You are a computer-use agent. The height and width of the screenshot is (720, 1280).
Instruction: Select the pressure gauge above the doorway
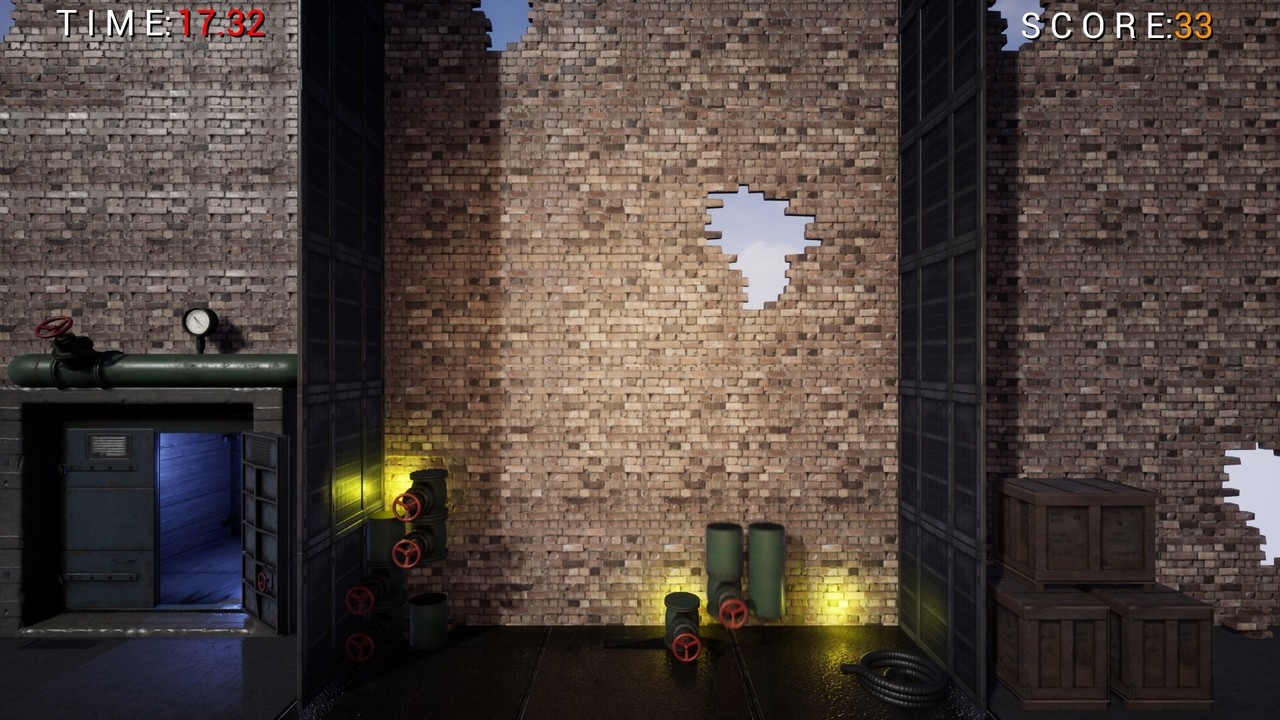pos(196,323)
